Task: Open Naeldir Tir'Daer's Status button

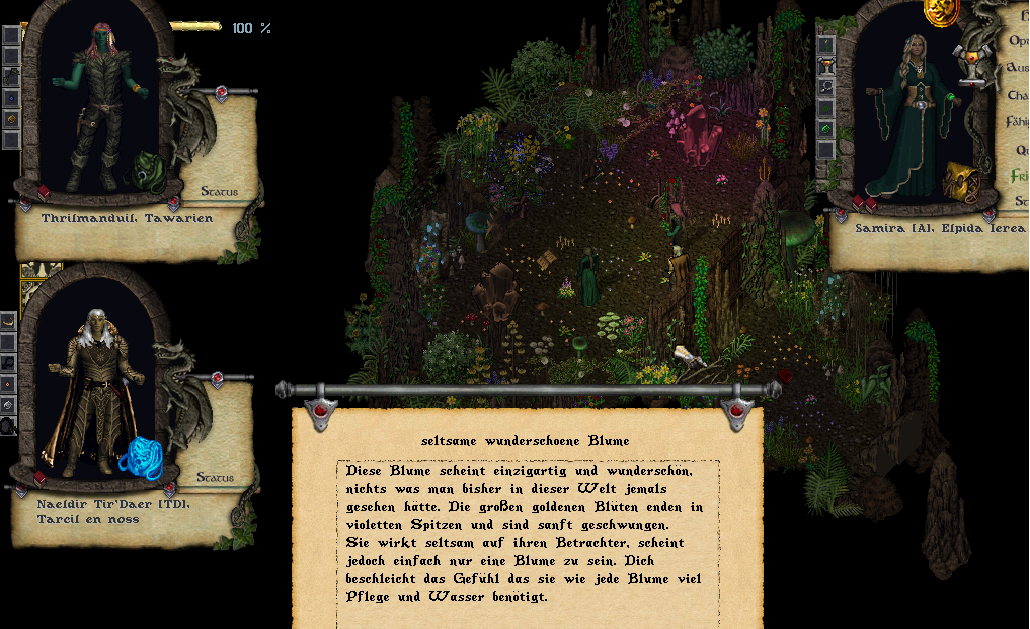Action: [214, 477]
